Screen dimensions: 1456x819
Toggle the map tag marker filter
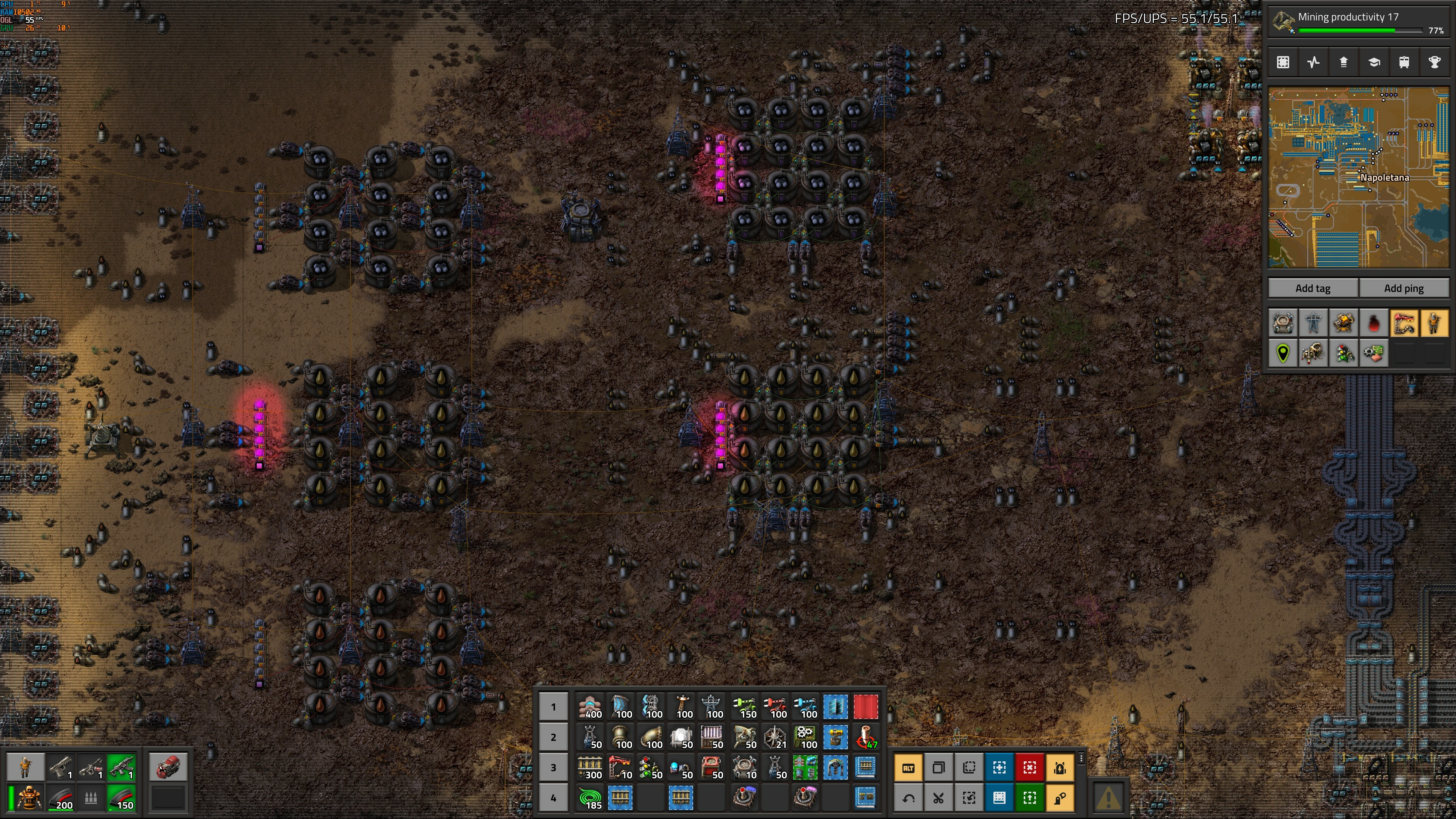click(x=1283, y=355)
